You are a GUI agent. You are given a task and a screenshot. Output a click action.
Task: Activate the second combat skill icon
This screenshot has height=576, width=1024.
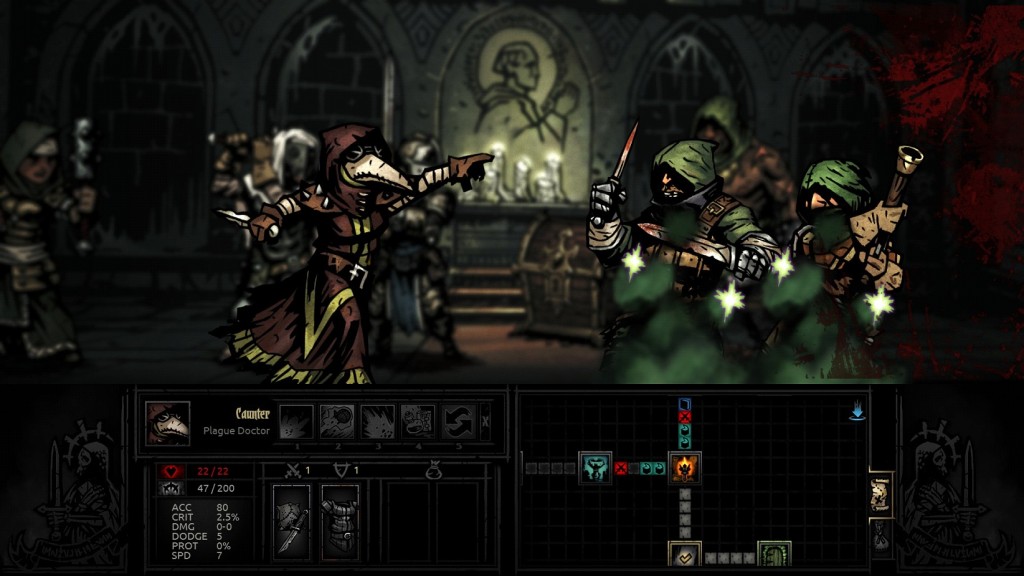336,421
